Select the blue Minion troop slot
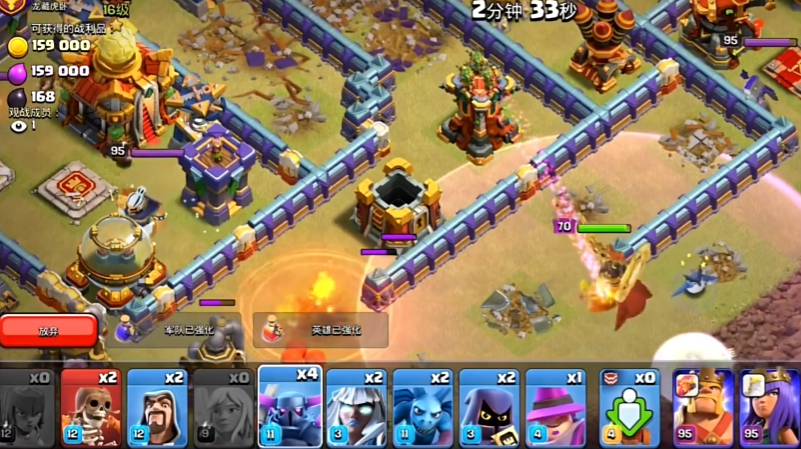801x449 pixels. tap(422, 407)
